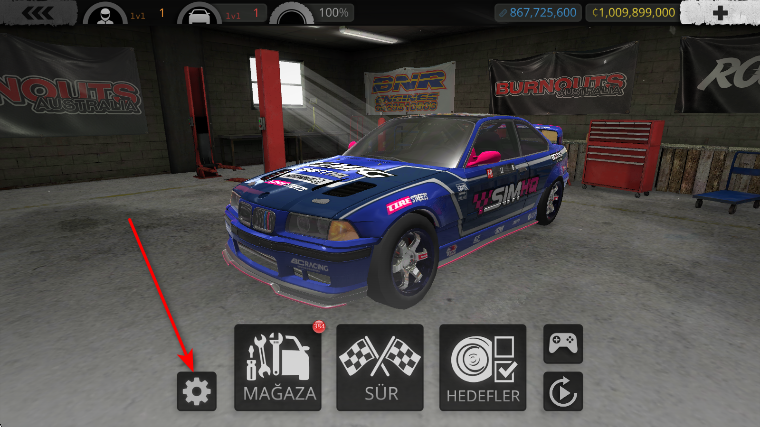Open the MAĞAZA shop
760x427 pixels.
(279, 367)
